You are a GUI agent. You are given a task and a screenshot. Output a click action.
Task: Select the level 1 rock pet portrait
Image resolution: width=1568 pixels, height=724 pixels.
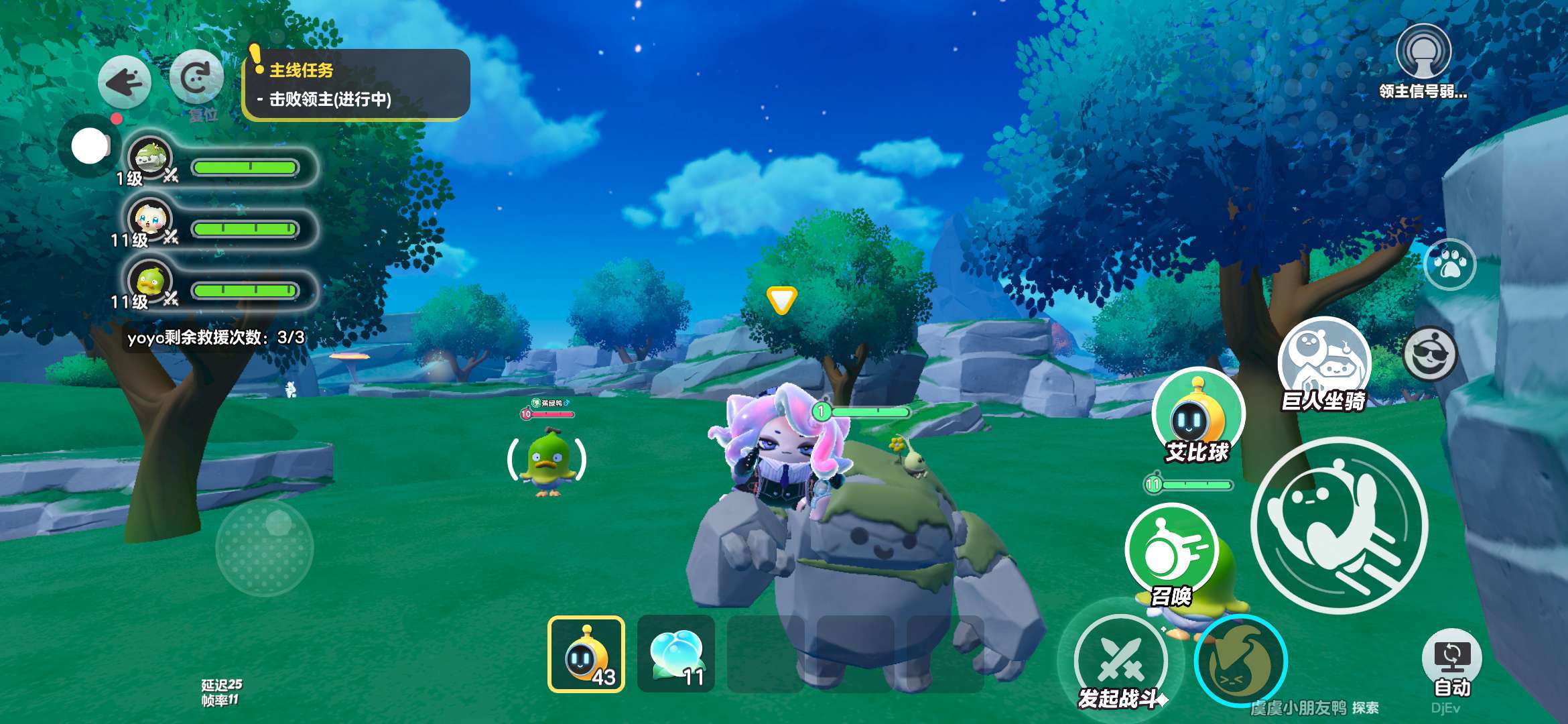(x=150, y=160)
